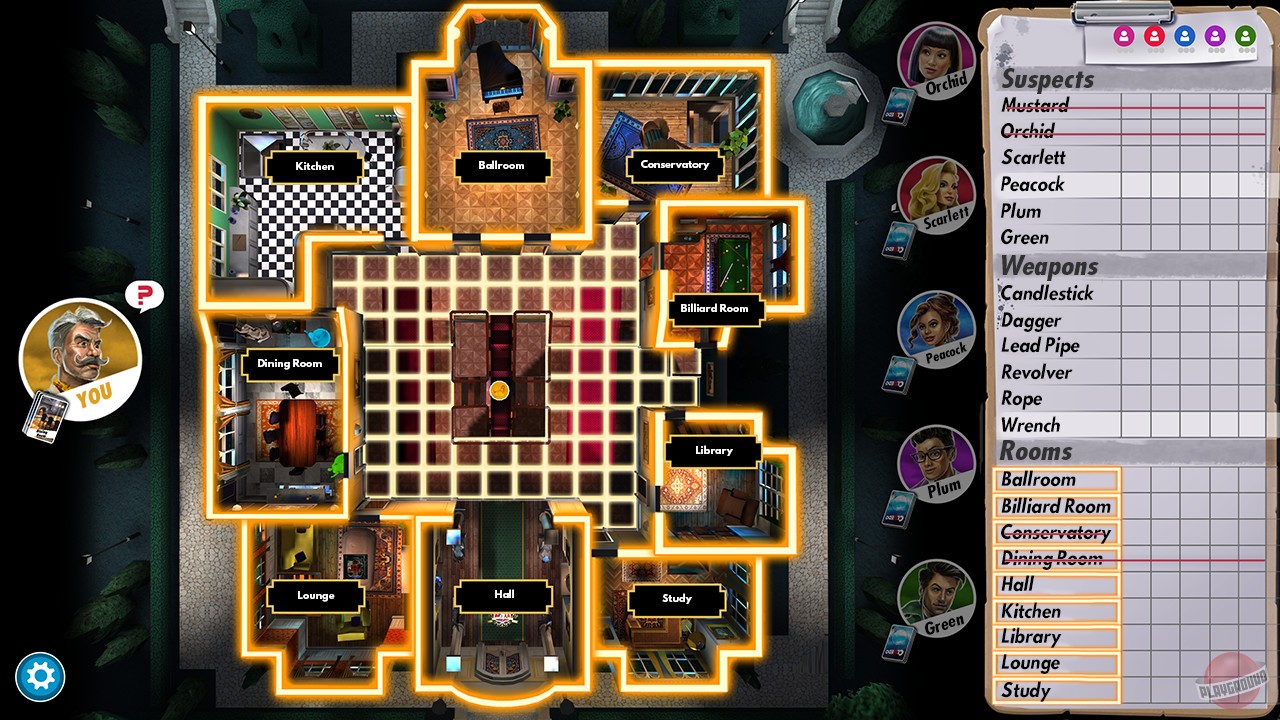Screen dimensions: 1280x720
Task: Click the Kitchen room label
Action: pyautogui.click(x=313, y=167)
